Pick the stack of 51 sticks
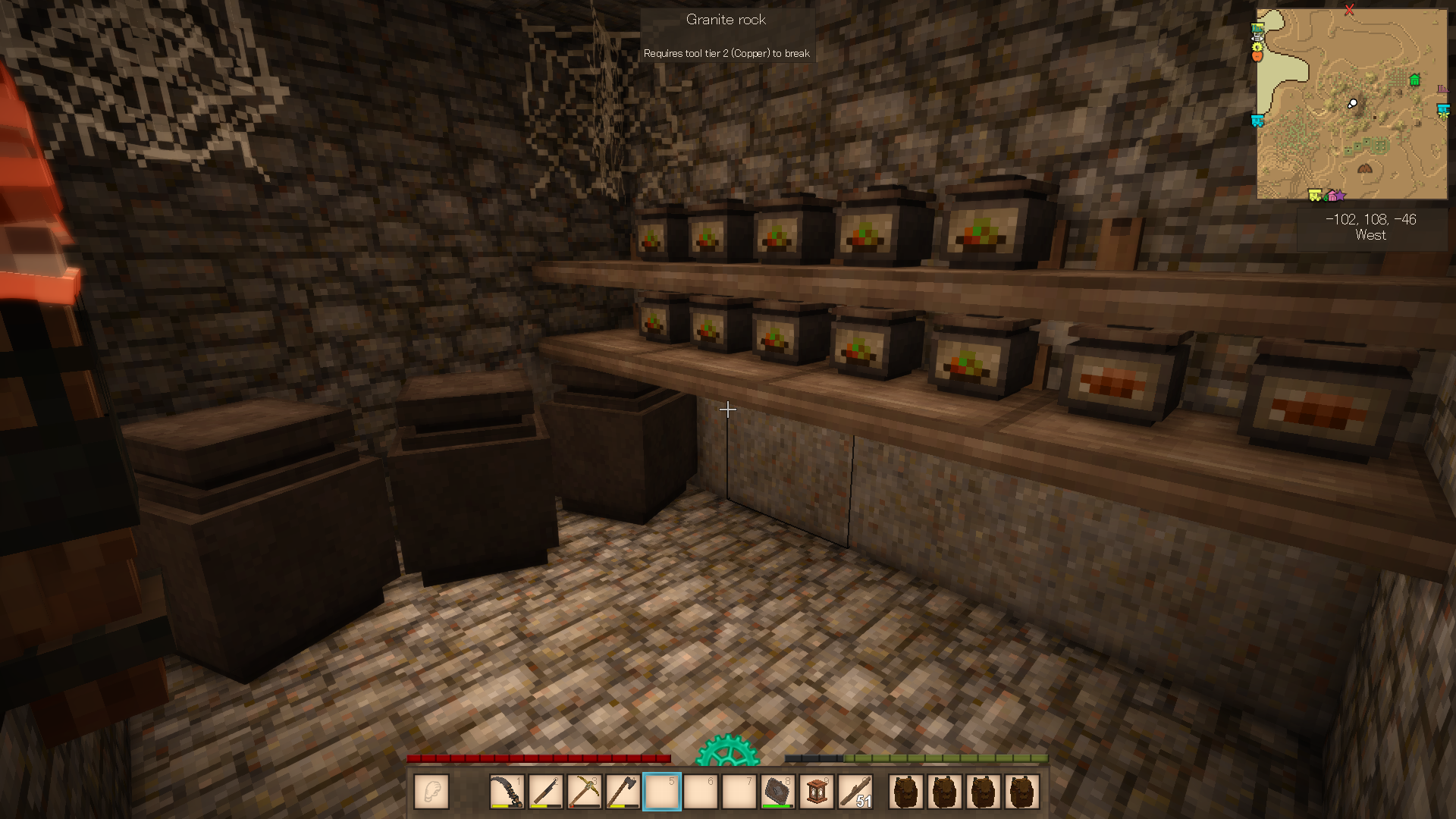The height and width of the screenshot is (819, 1456). tap(855, 792)
